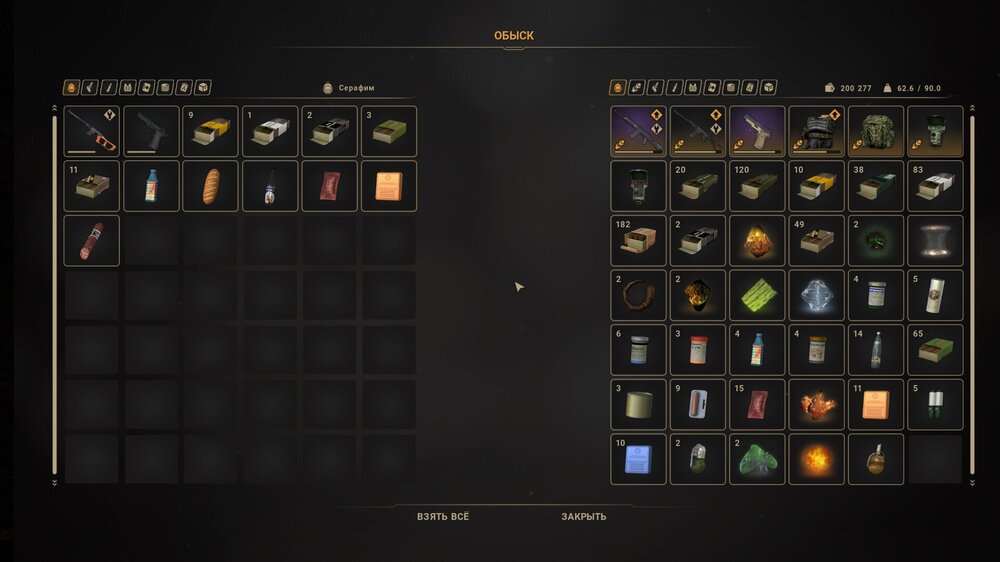1000x562 pixels.
Task: Select the stack of 2 curved horn artifacts
Action: (638, 295)
